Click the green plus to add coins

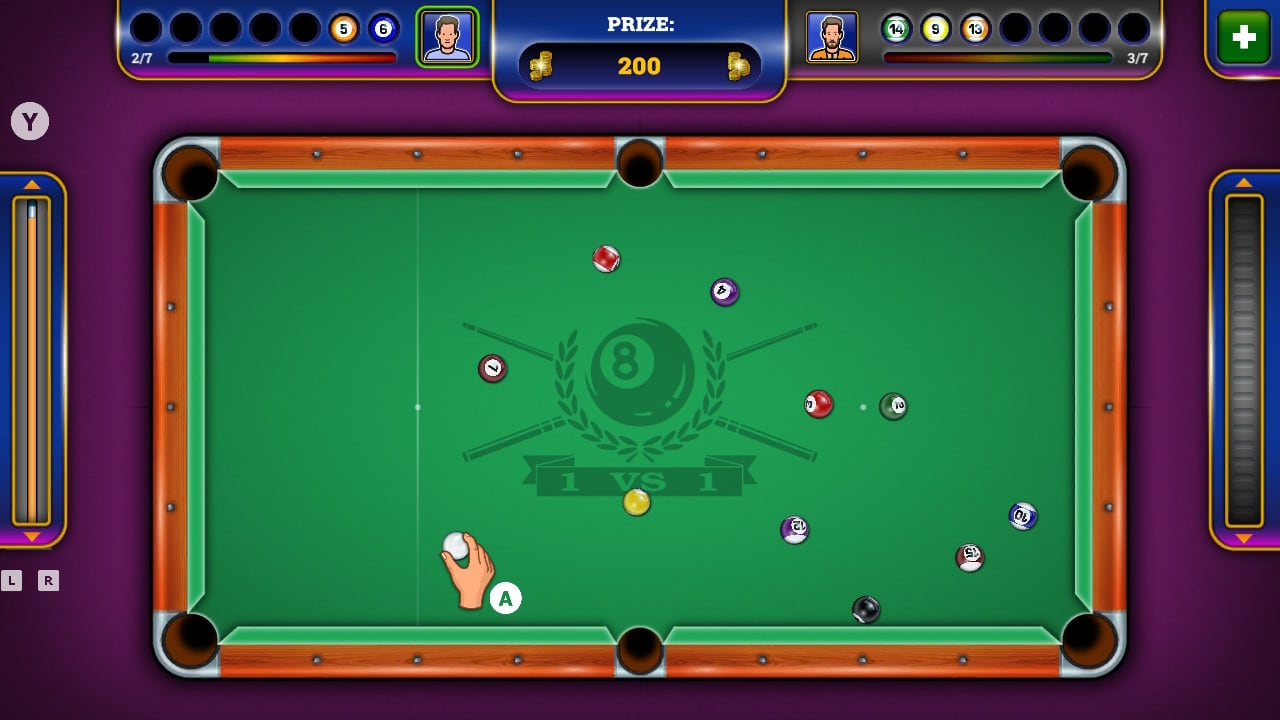tap(1242, 38)
